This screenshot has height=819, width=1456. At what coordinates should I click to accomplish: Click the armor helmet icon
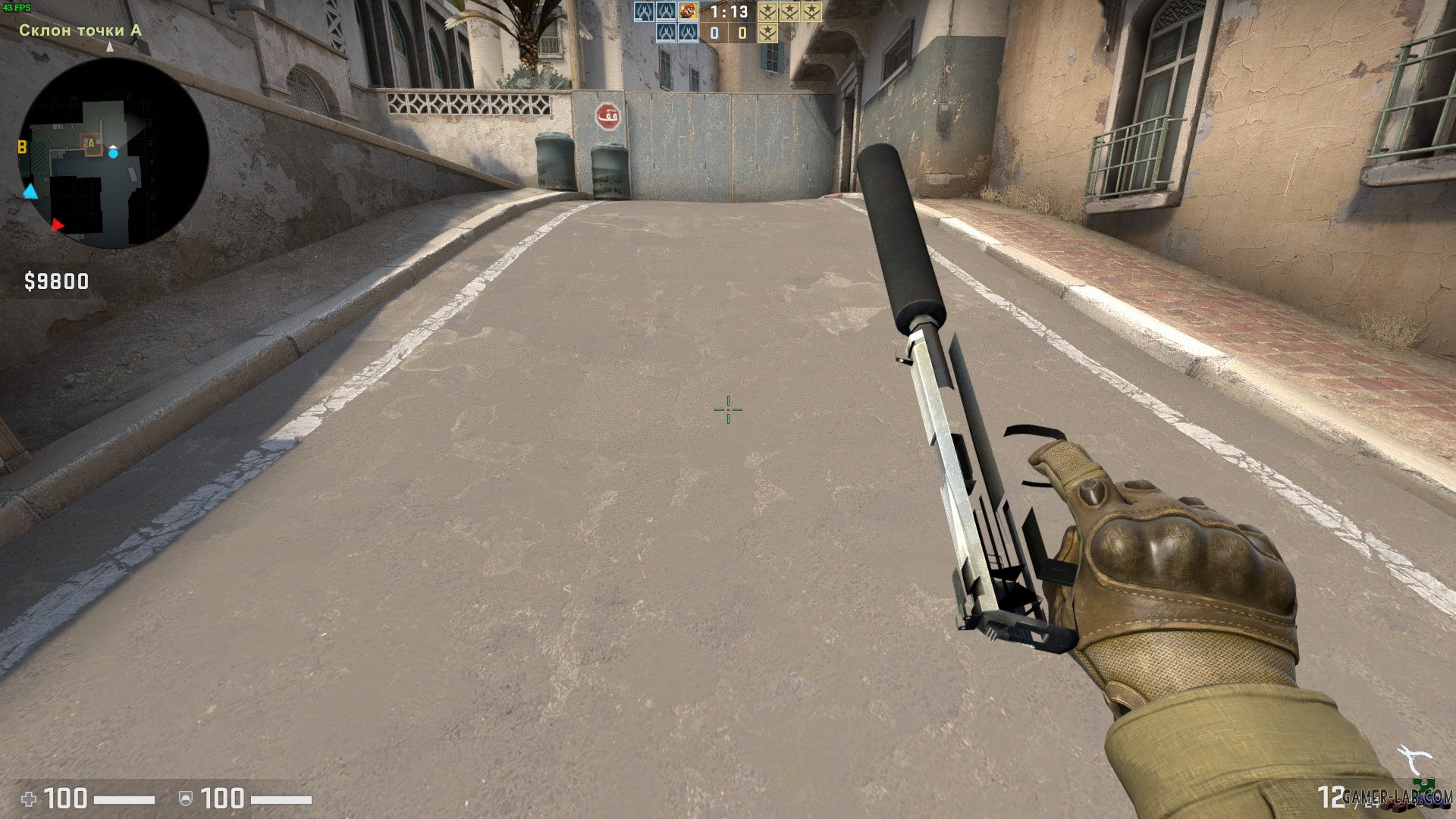187,798
